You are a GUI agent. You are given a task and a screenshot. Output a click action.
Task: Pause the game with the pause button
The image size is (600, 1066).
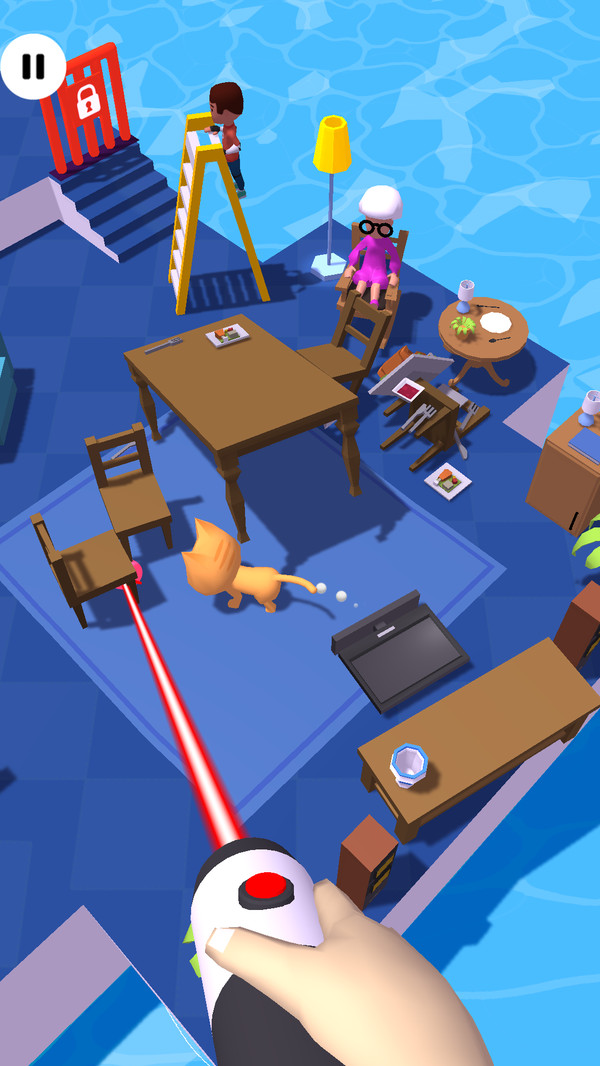(x=33, y=66)
